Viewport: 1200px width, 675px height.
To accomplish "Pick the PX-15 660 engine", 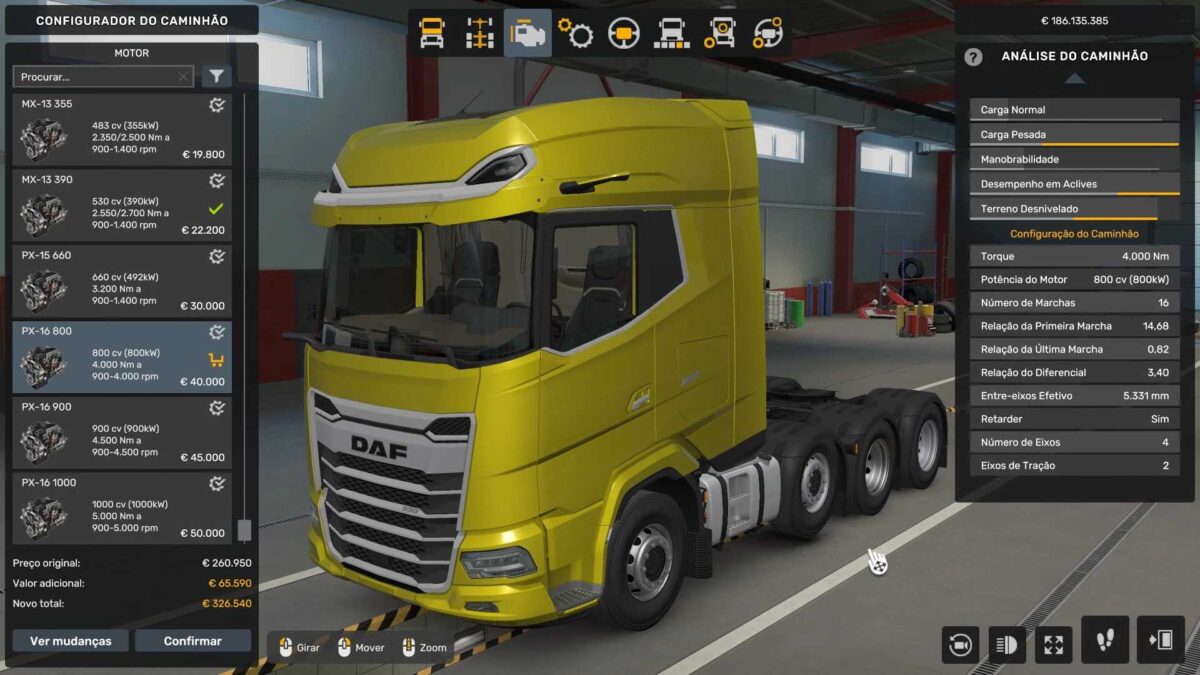I will coord(122,282).
